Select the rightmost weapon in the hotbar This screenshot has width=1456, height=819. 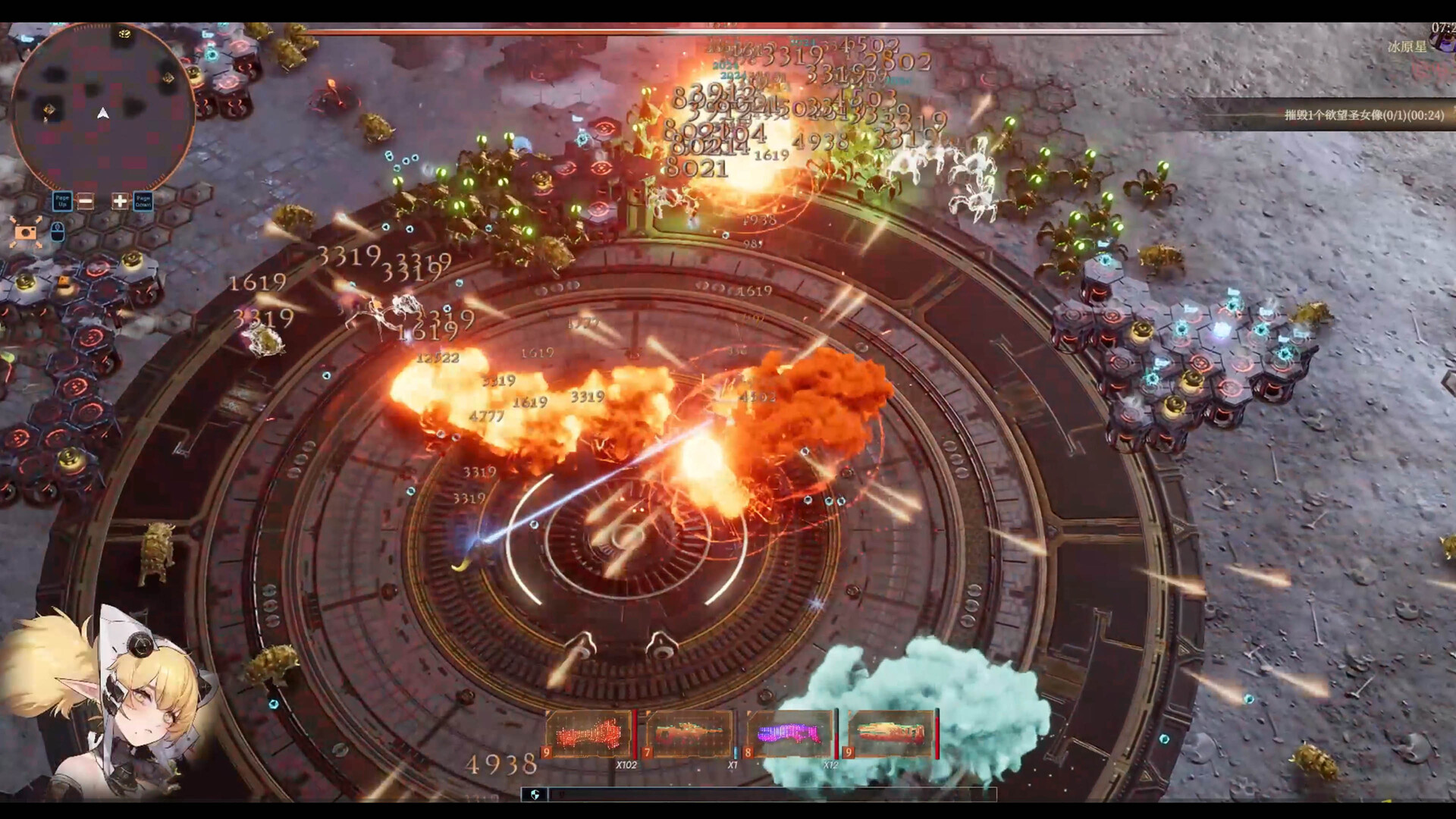(x=889, y=730)
